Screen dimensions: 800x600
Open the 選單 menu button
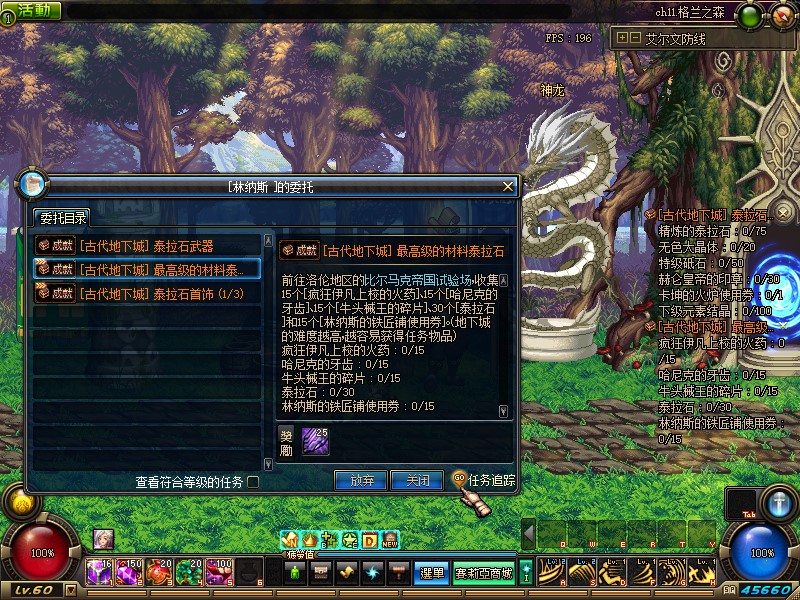pyautogui.click(x=431, y=573)
